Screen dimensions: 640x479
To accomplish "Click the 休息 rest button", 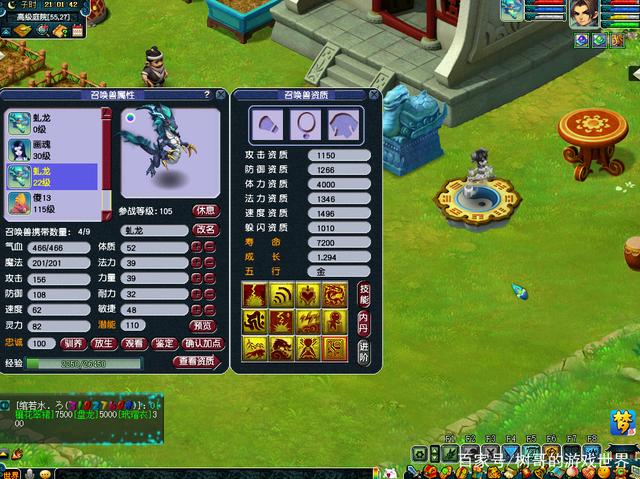I will pos(206,211).
